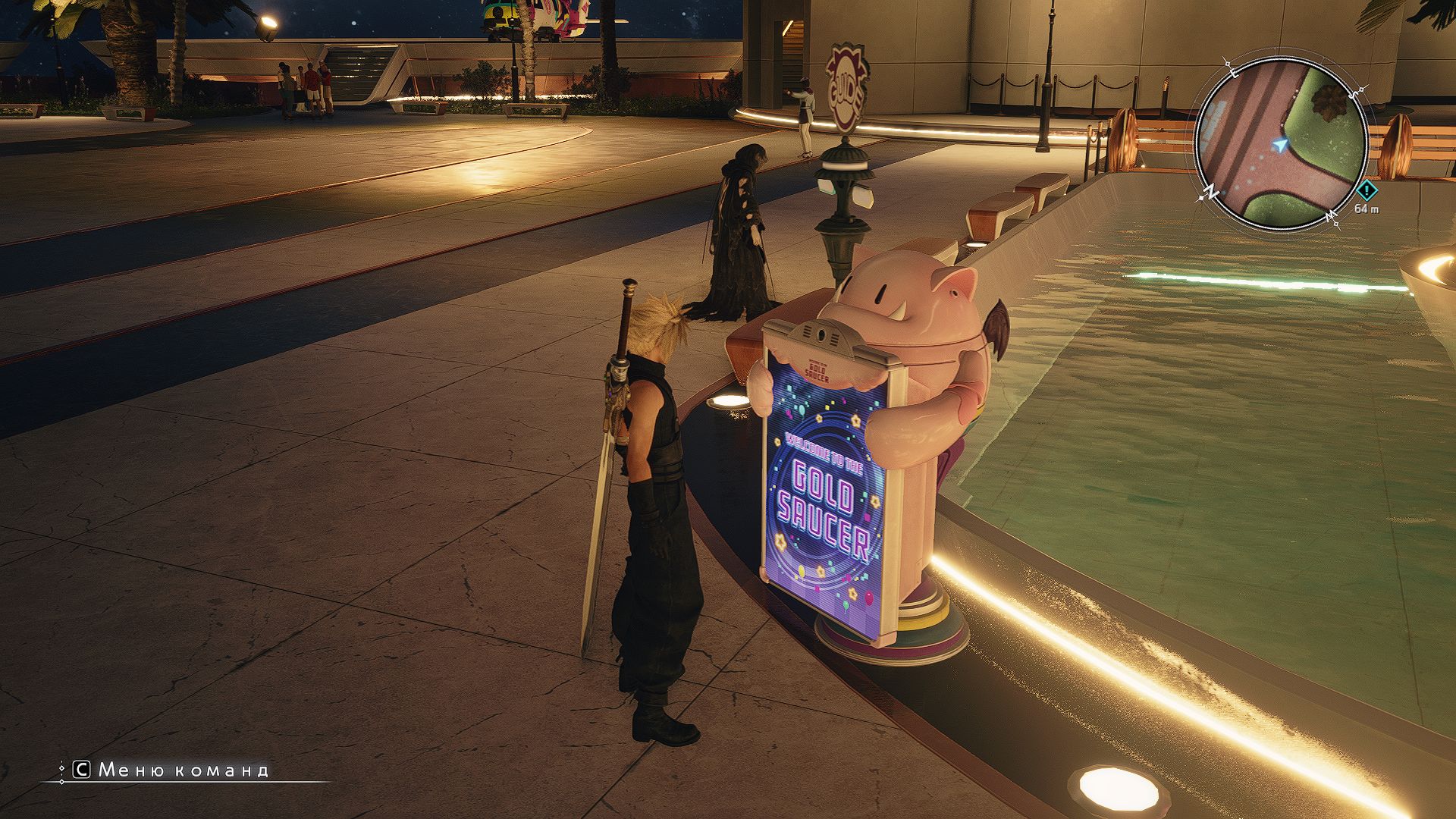Image resolution: width=1456 pixels, height=819 pixels.
Task: Open the Меню команд command menu
Action: 173,770
